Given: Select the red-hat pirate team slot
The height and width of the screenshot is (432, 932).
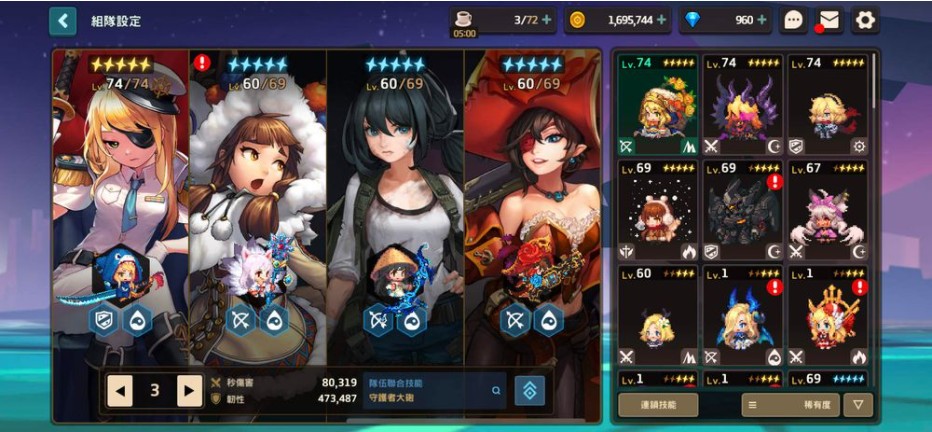Looking at the screenshot, I should [532, 200].
